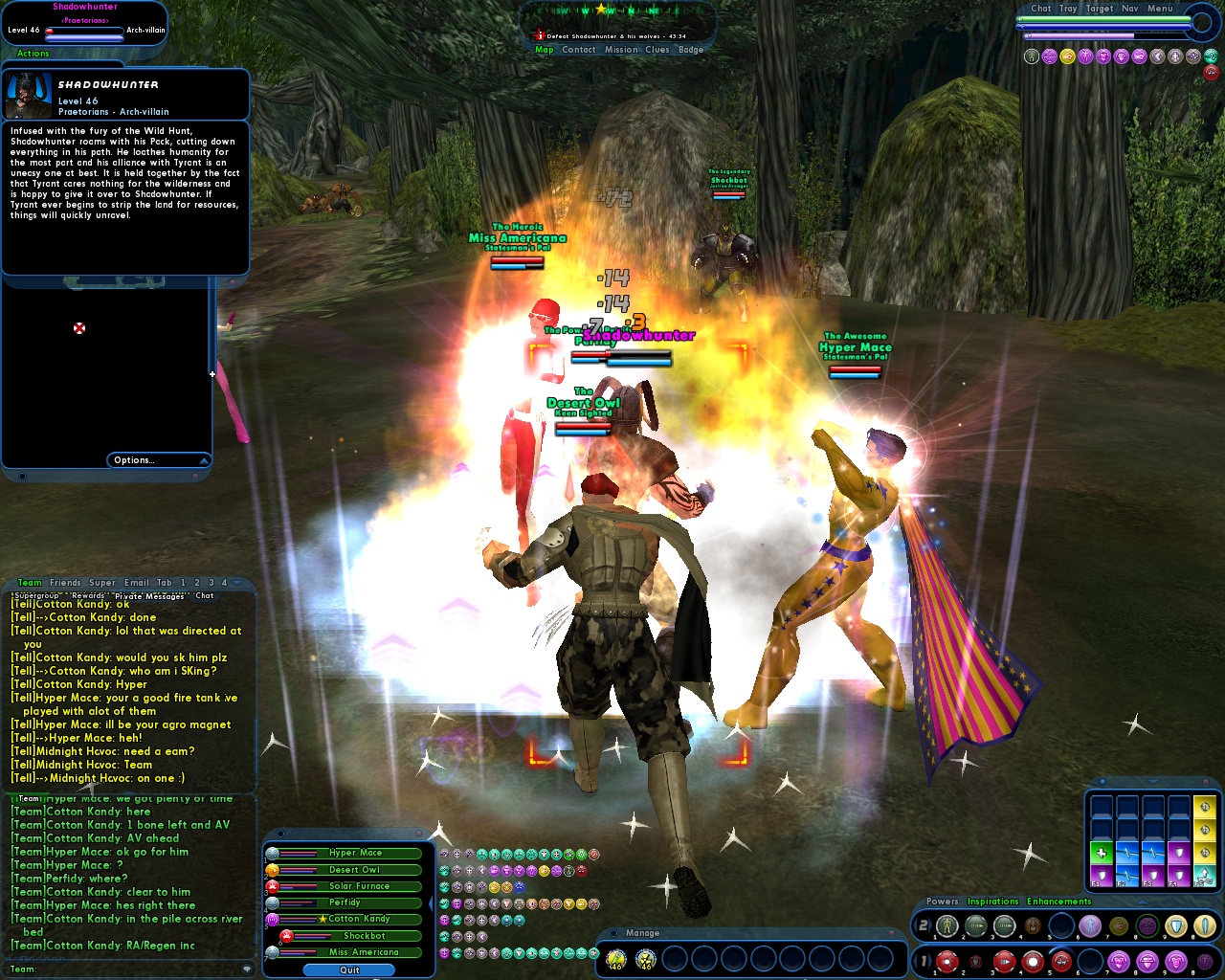Activate the purple power in slot 6 of tray 2
The width and height of the screenshot is (1225, 980).
pos(1090,924)
